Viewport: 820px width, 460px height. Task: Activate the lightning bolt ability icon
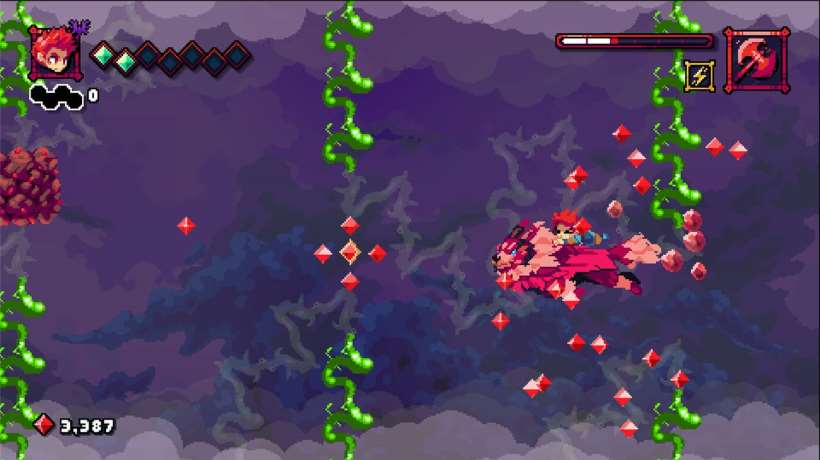pyautogui.click(x=699, y=75)
